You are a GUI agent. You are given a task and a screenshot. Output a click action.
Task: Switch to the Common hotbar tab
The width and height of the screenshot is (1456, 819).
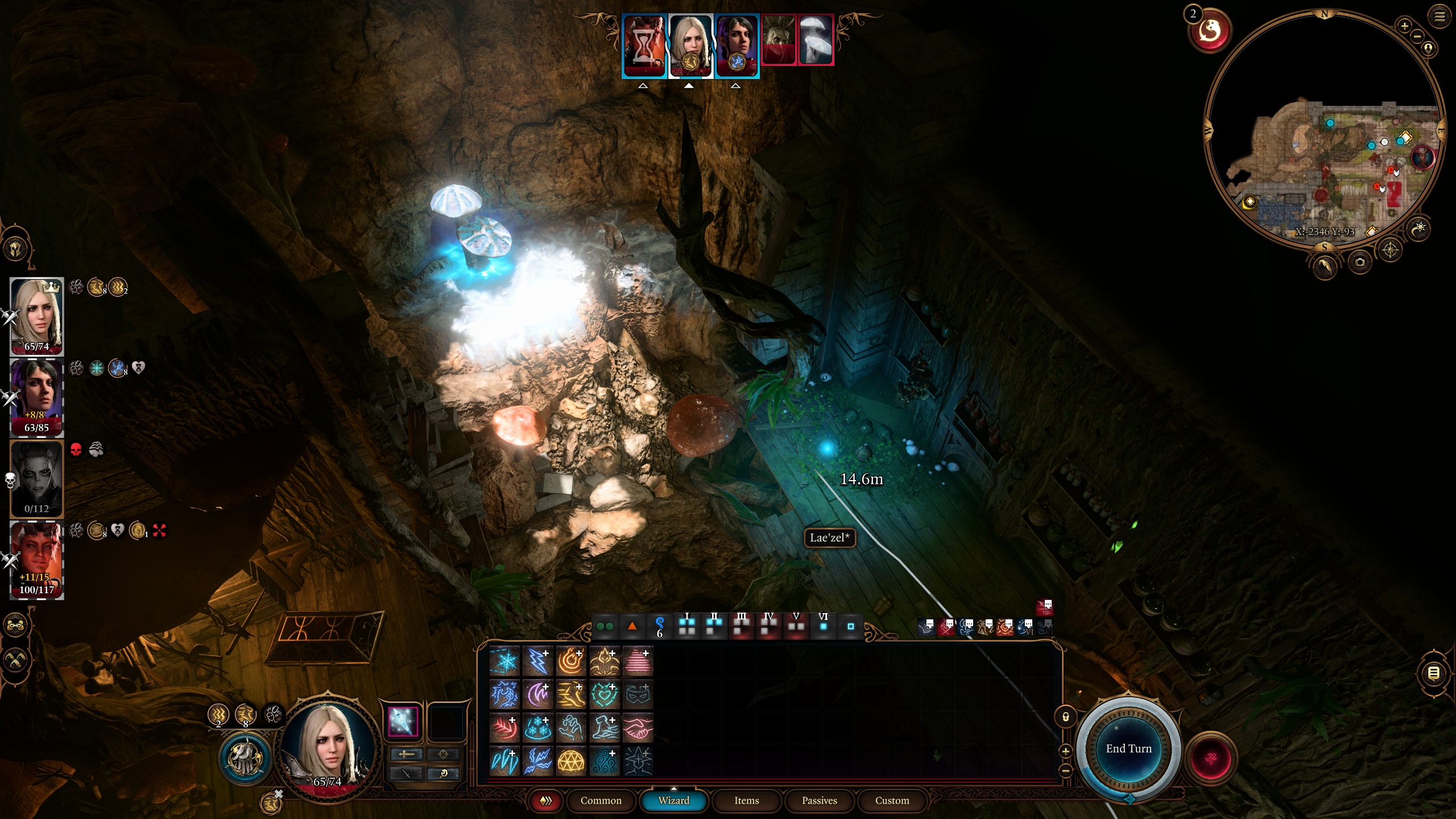click(x=601, y=800)
